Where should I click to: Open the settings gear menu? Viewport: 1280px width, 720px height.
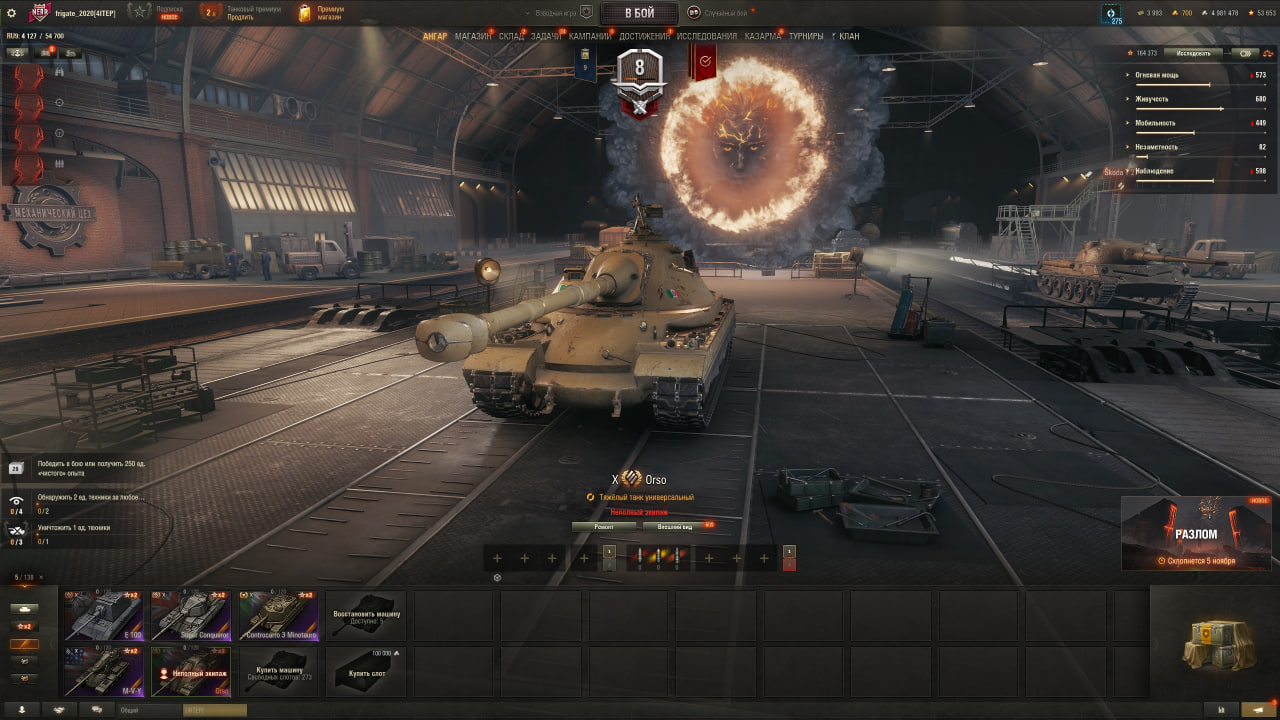click(12, 13)
